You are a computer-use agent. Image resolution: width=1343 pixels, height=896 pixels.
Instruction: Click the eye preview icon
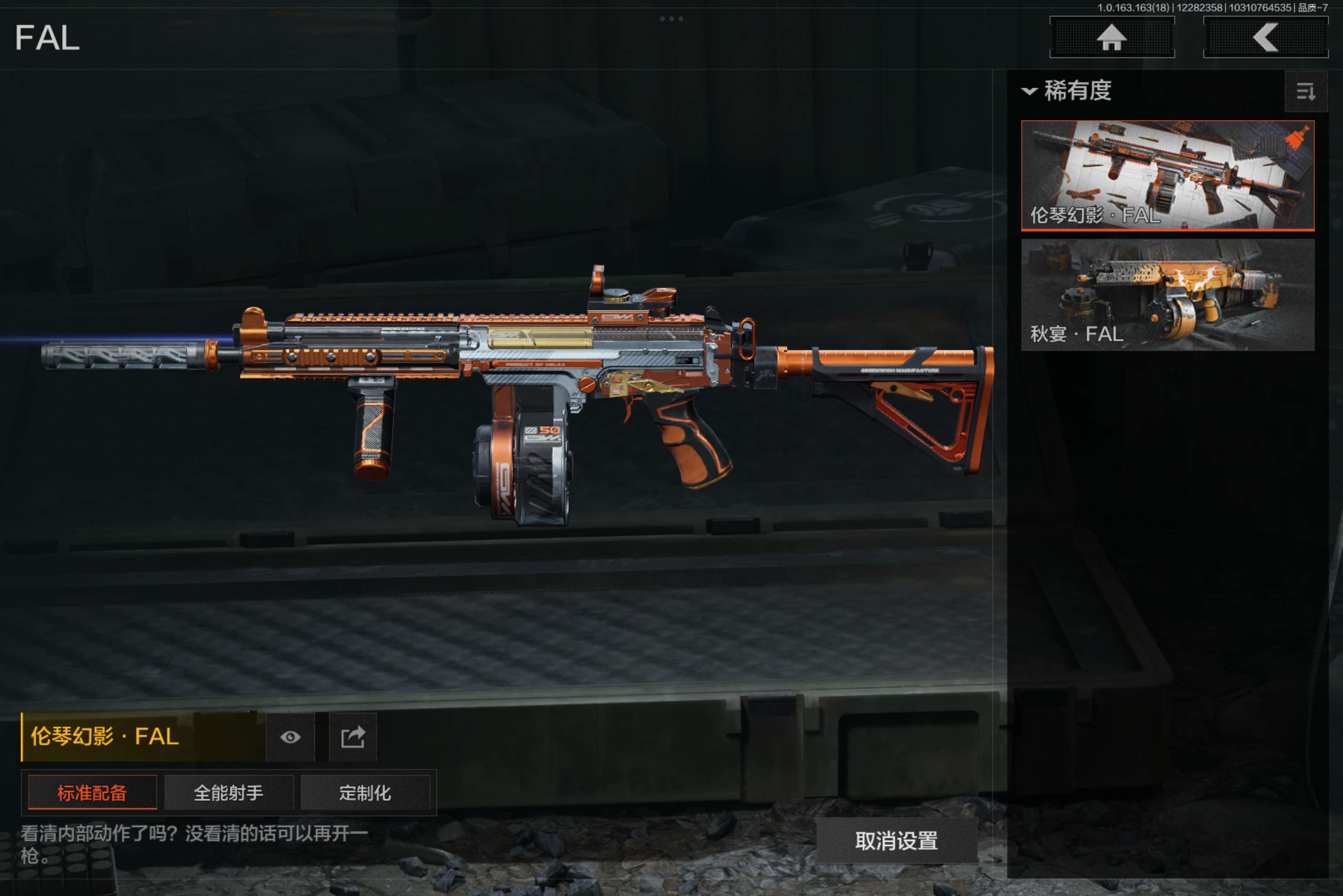(290, 737)
